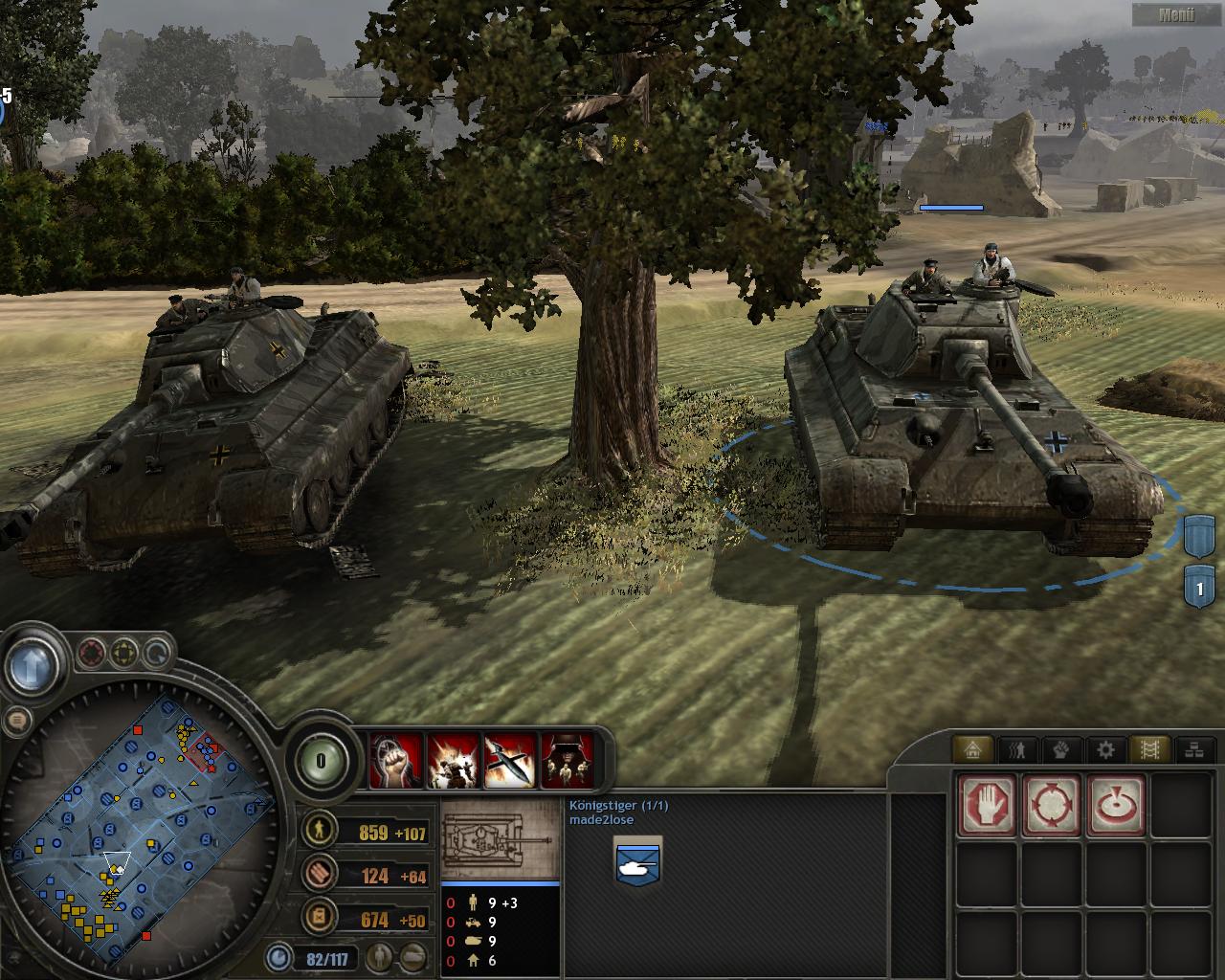Activate the raised fist commander ability

[396, 761]
